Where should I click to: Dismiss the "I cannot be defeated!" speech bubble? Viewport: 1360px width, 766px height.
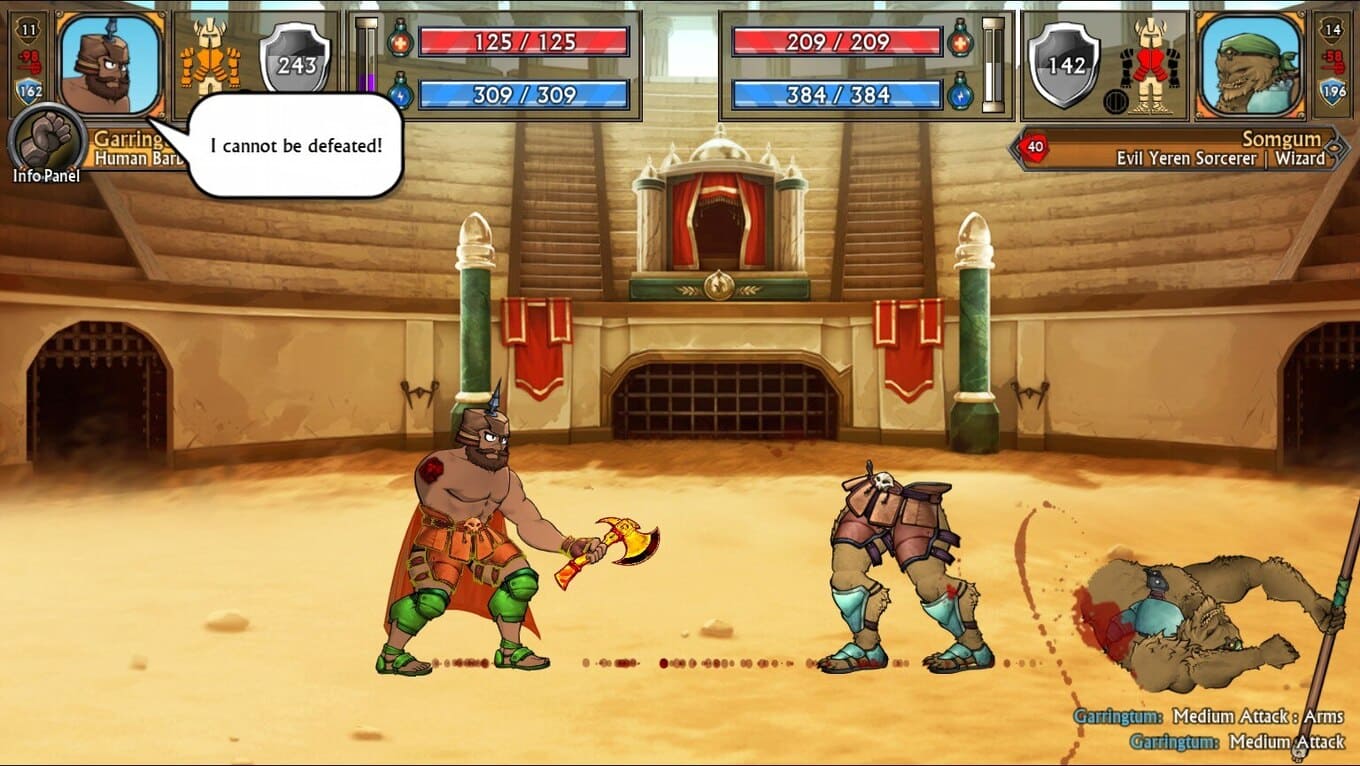(x=295, y=146)
